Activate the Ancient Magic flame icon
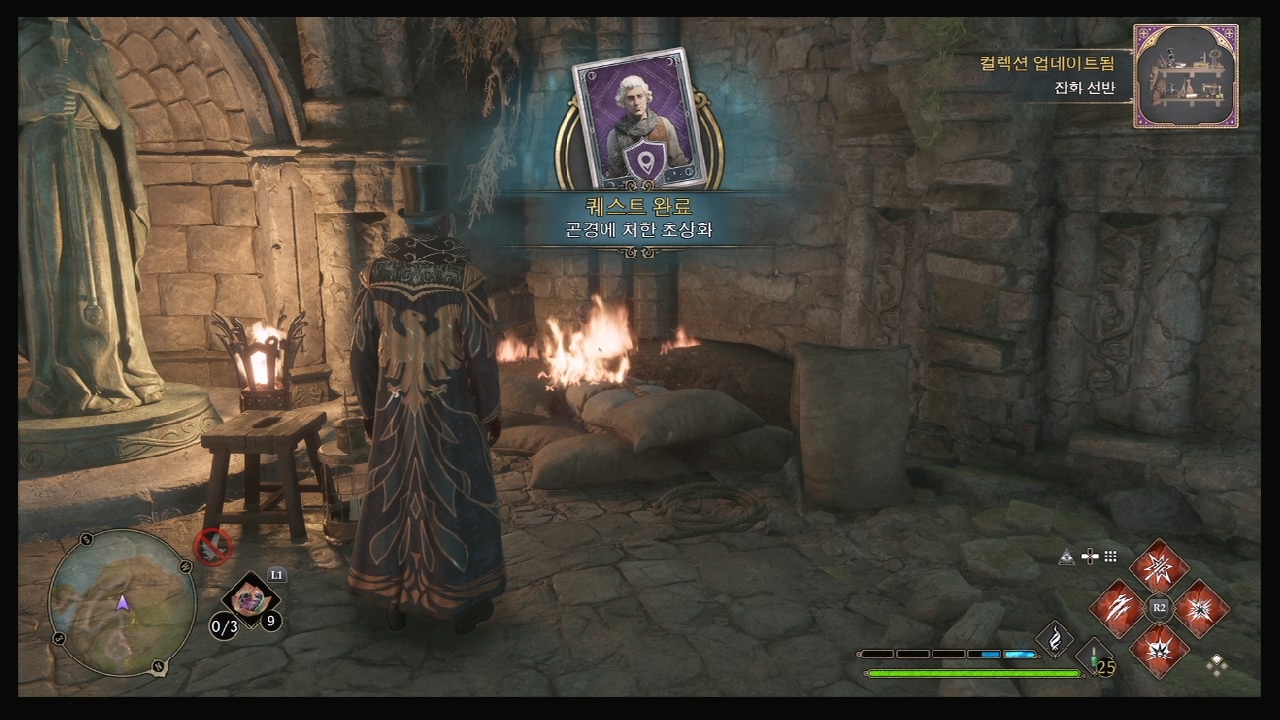 point(1054,639)
